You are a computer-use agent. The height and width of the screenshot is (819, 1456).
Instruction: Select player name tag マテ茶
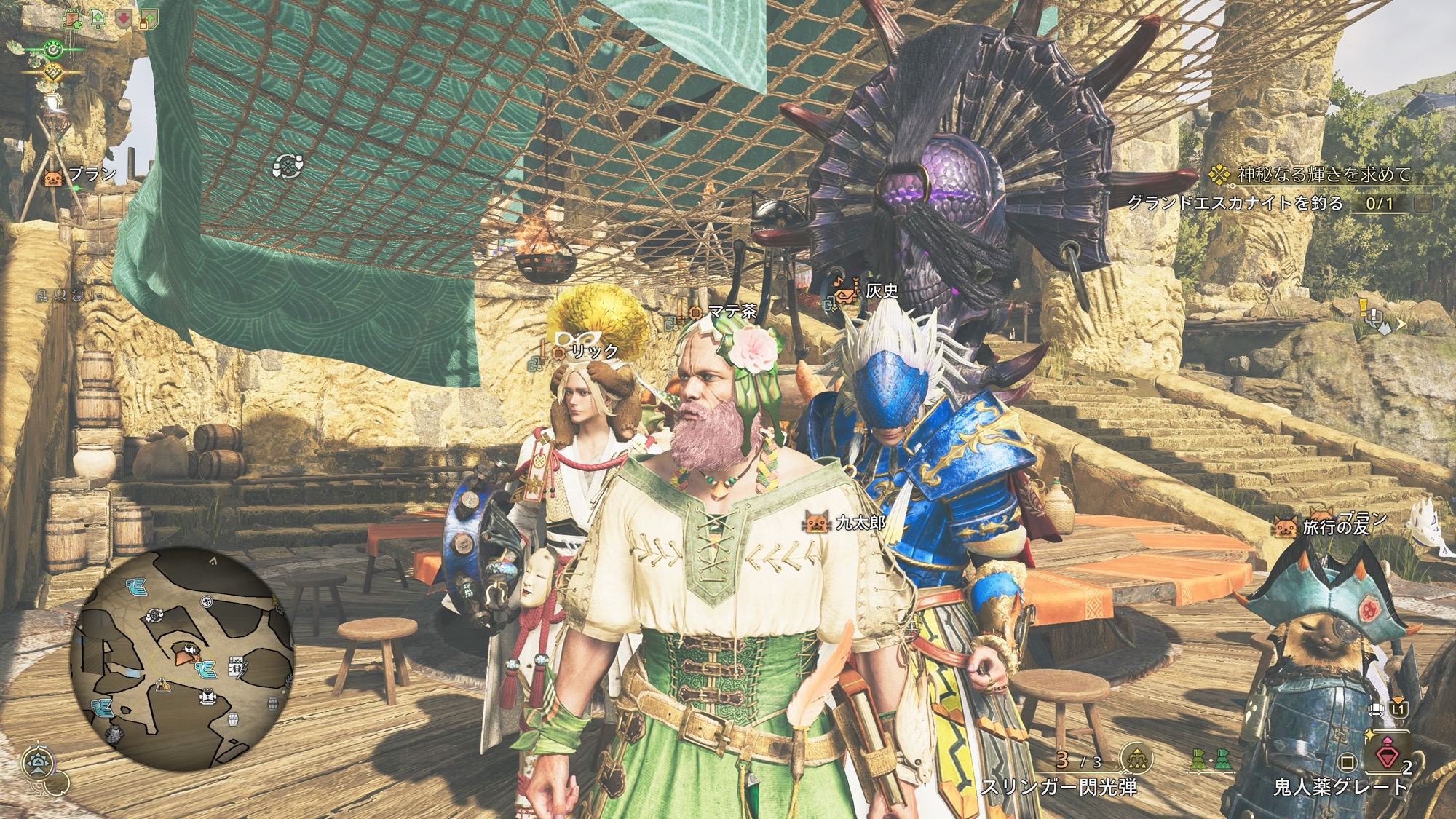(731, 312)
